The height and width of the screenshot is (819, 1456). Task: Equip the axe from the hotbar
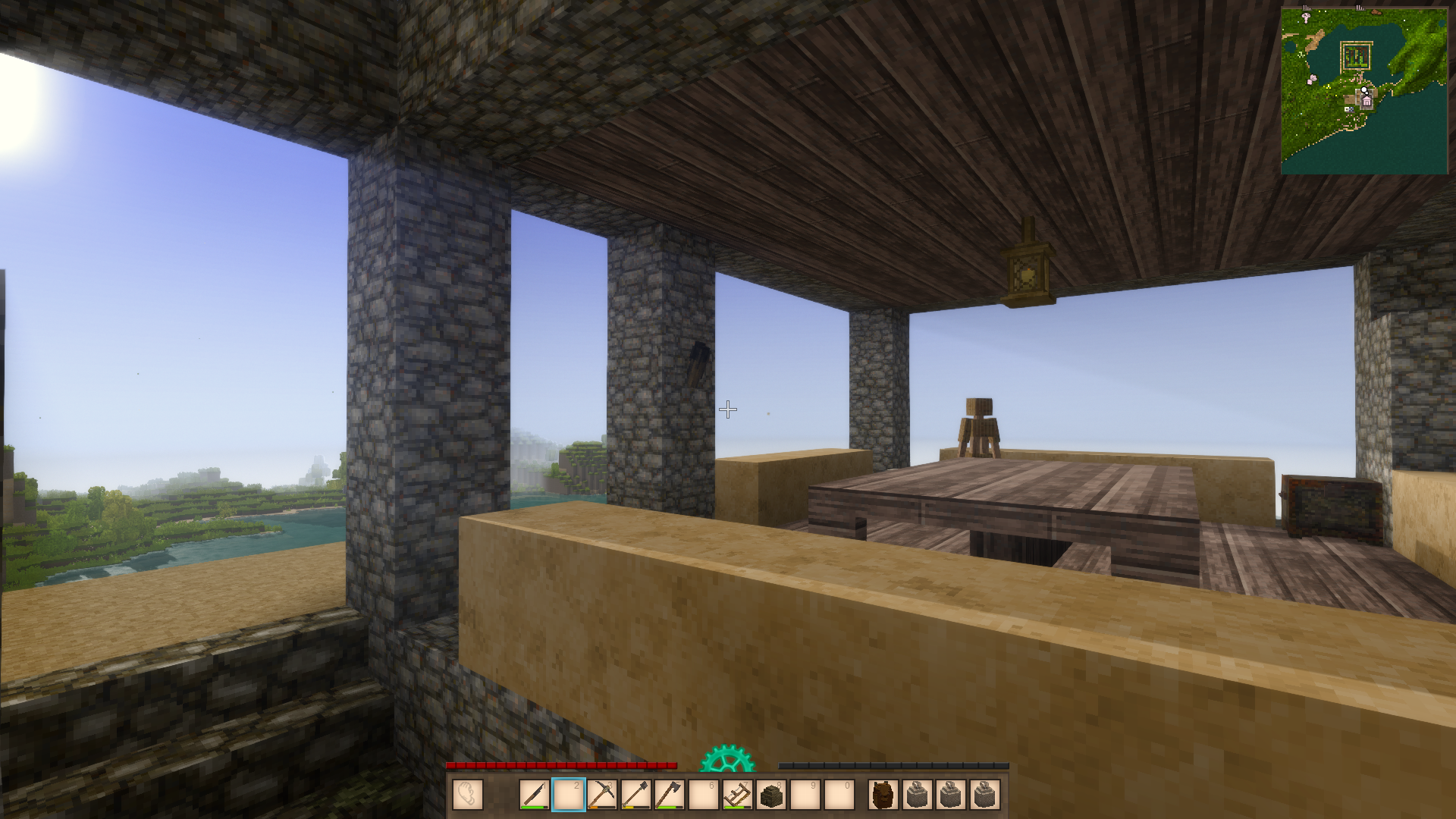click(x=670, y=795)
